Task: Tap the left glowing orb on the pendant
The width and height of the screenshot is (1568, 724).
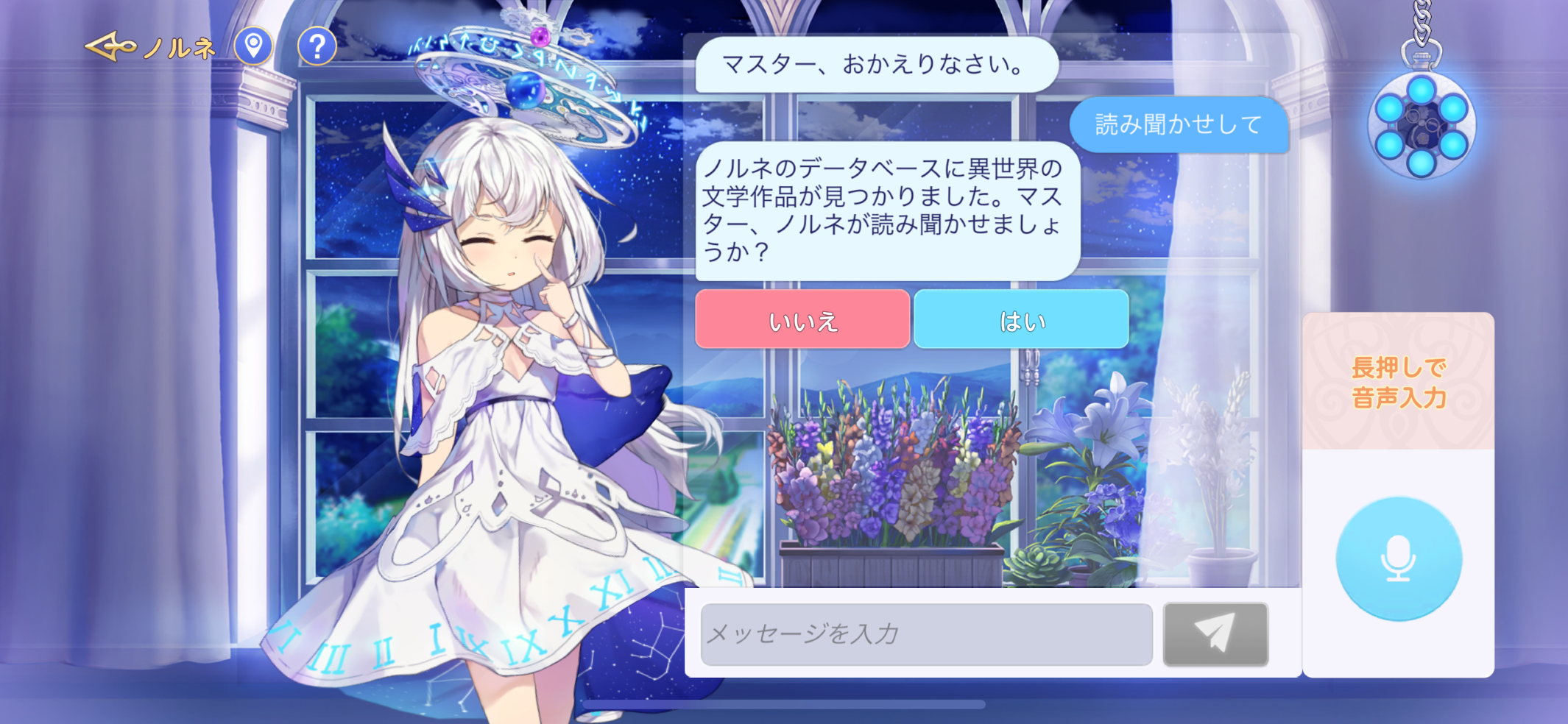Action: coord(1389,109)
